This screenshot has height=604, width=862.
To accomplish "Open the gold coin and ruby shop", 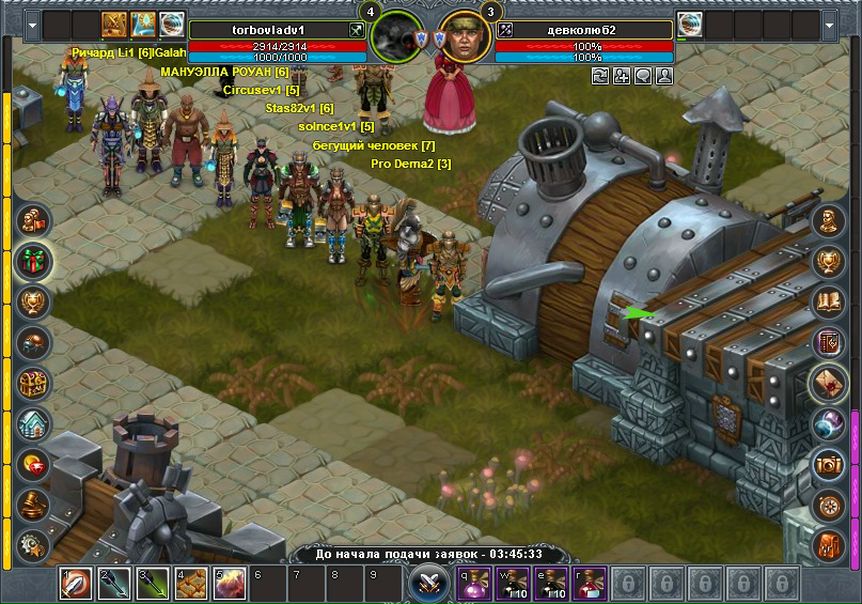I will coord(34,462).
